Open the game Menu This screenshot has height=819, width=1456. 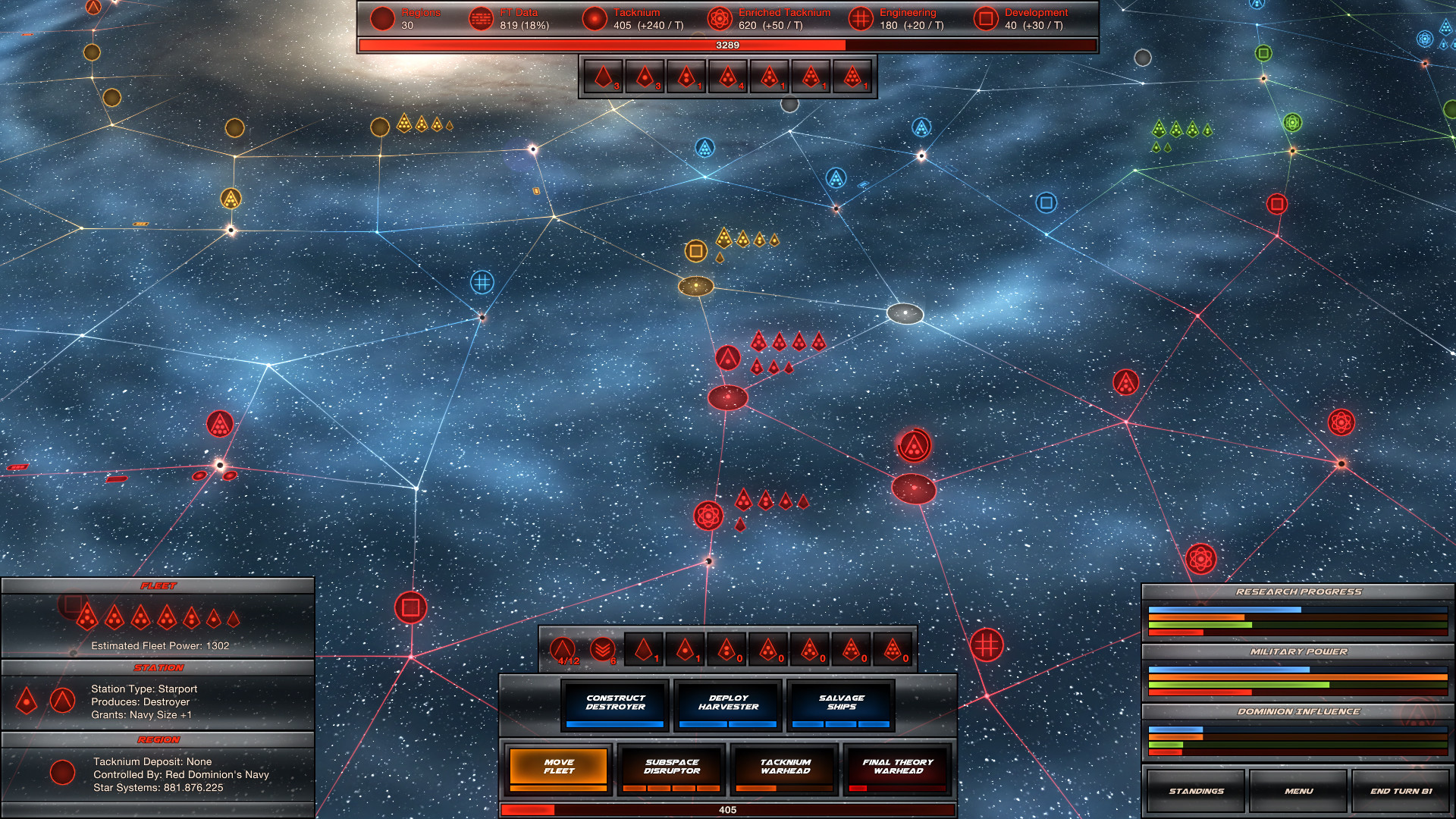tap(1298, 790)
